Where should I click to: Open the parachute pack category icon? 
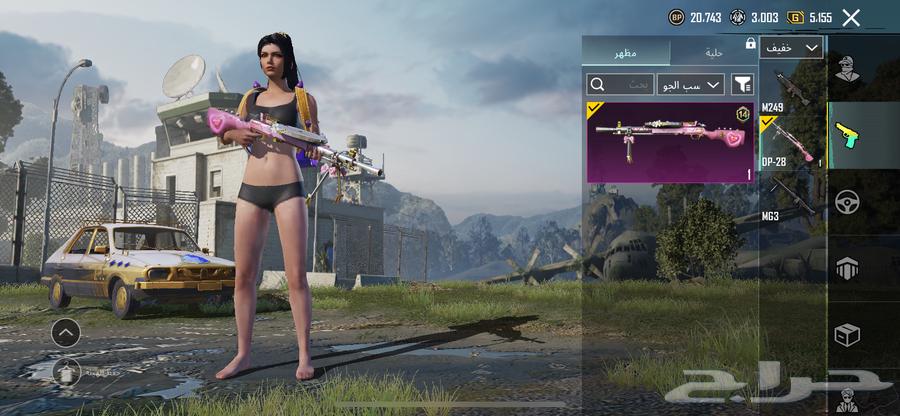coord(847,267)
